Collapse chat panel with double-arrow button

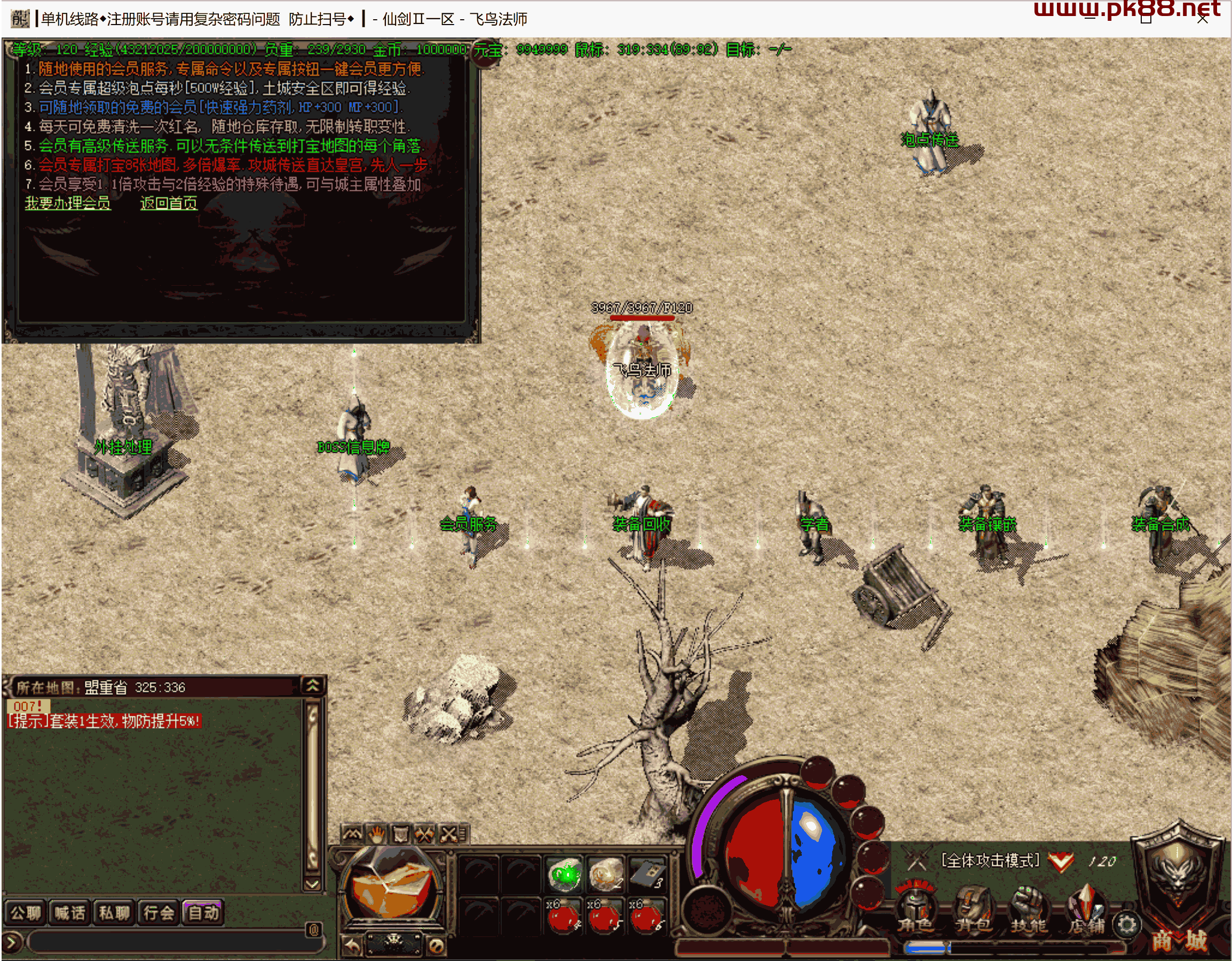(x=313, y=686)
